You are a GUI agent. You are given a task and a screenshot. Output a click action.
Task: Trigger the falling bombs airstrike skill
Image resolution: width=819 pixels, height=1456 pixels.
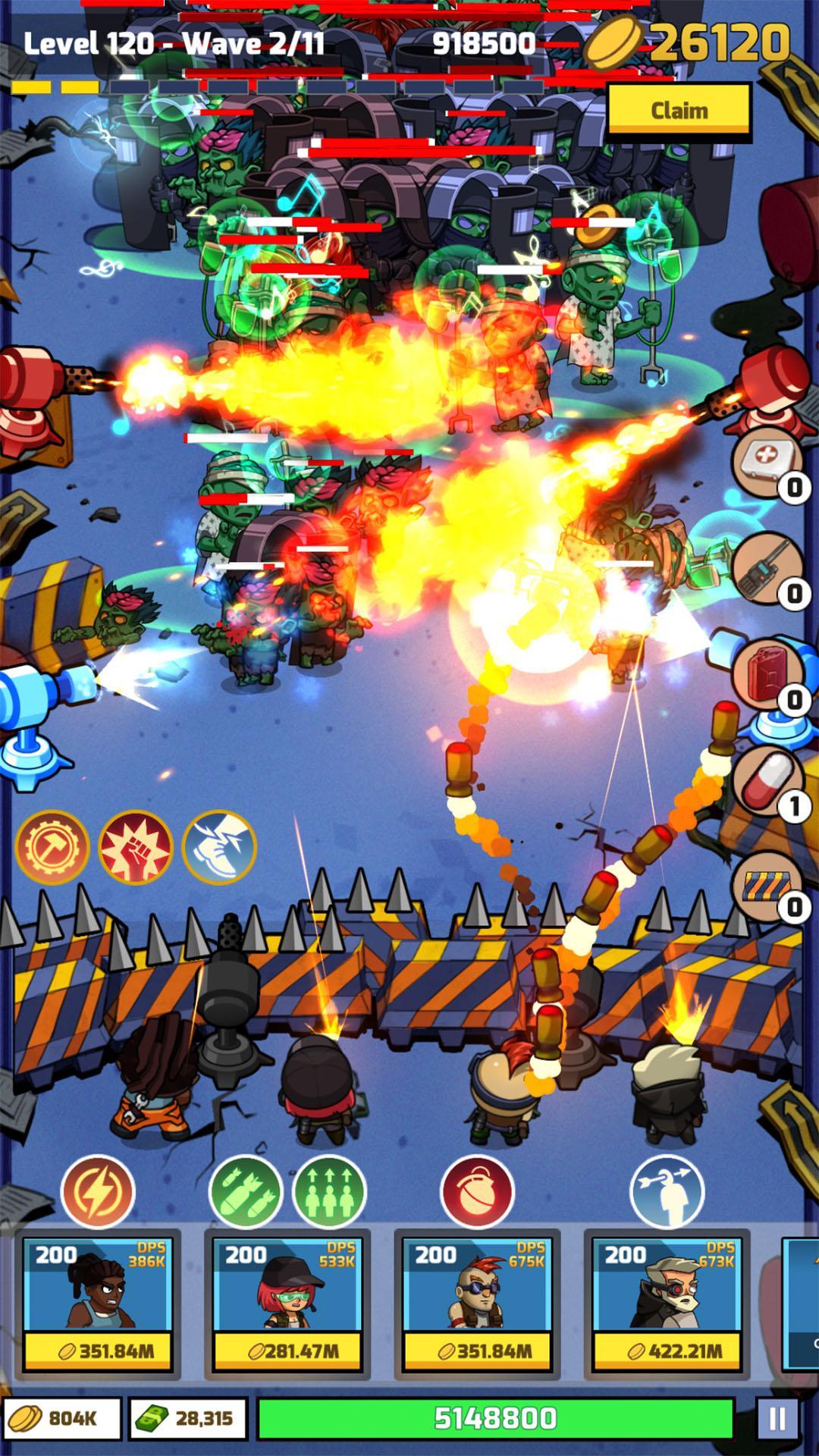[x=245, y=1192]
